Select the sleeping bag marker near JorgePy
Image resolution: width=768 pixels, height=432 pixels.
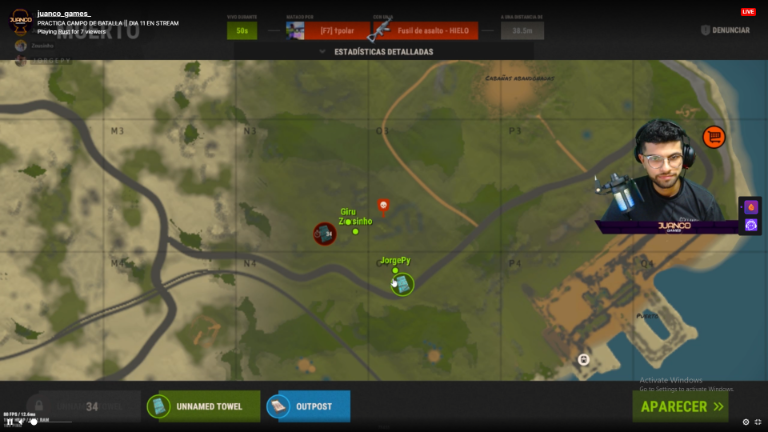401,285
